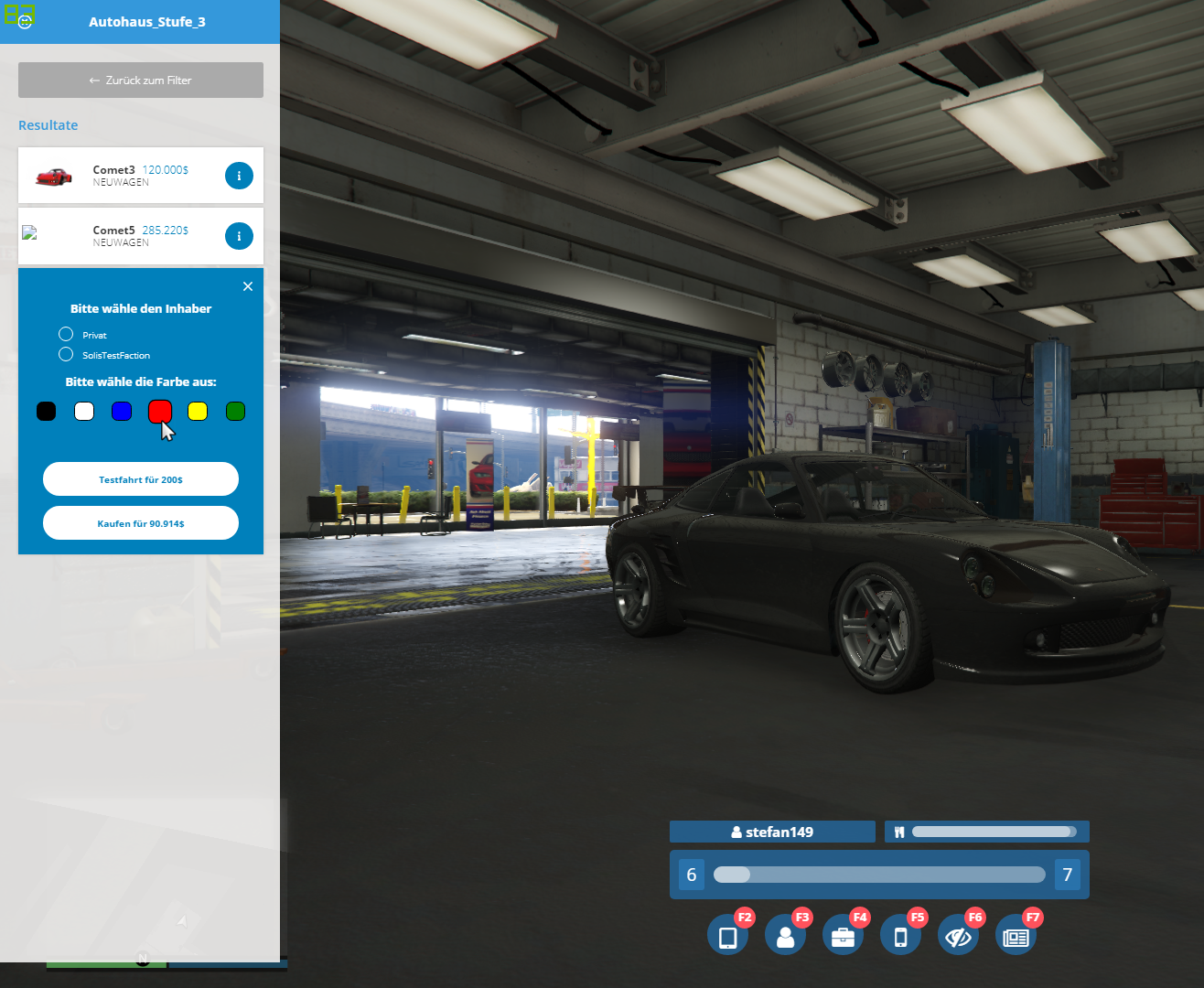Open info for the Comet3
The image size is (1204, 988).
click(239, 176)
